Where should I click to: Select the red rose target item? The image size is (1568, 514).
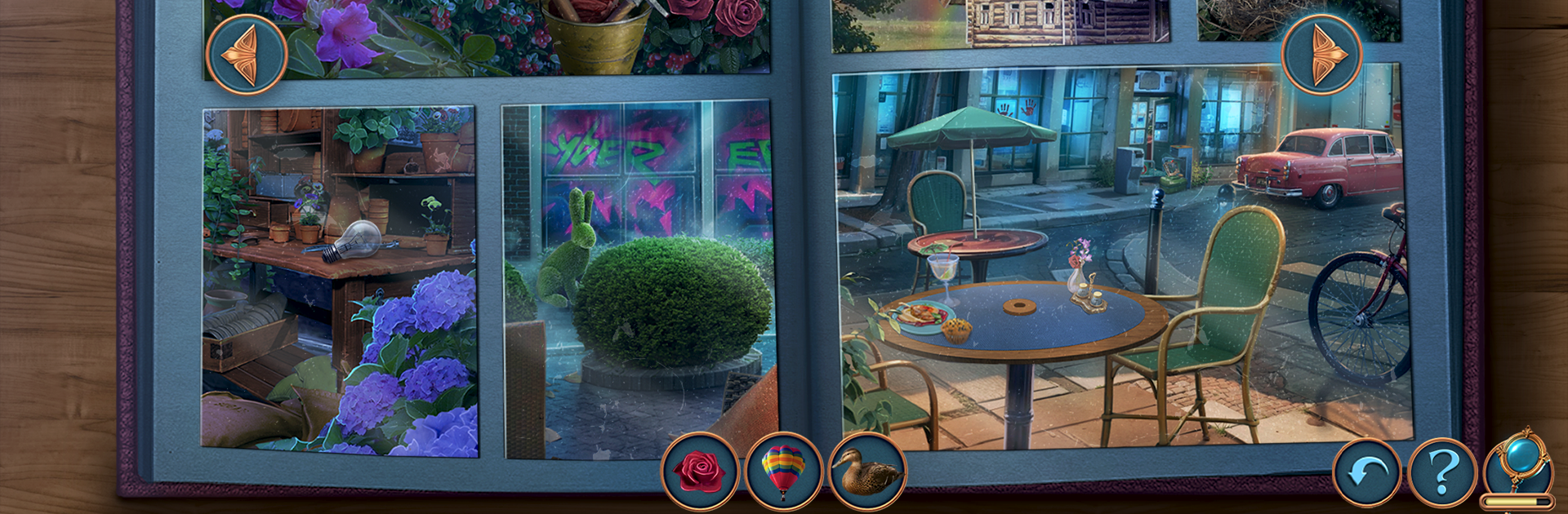(700, 472)
